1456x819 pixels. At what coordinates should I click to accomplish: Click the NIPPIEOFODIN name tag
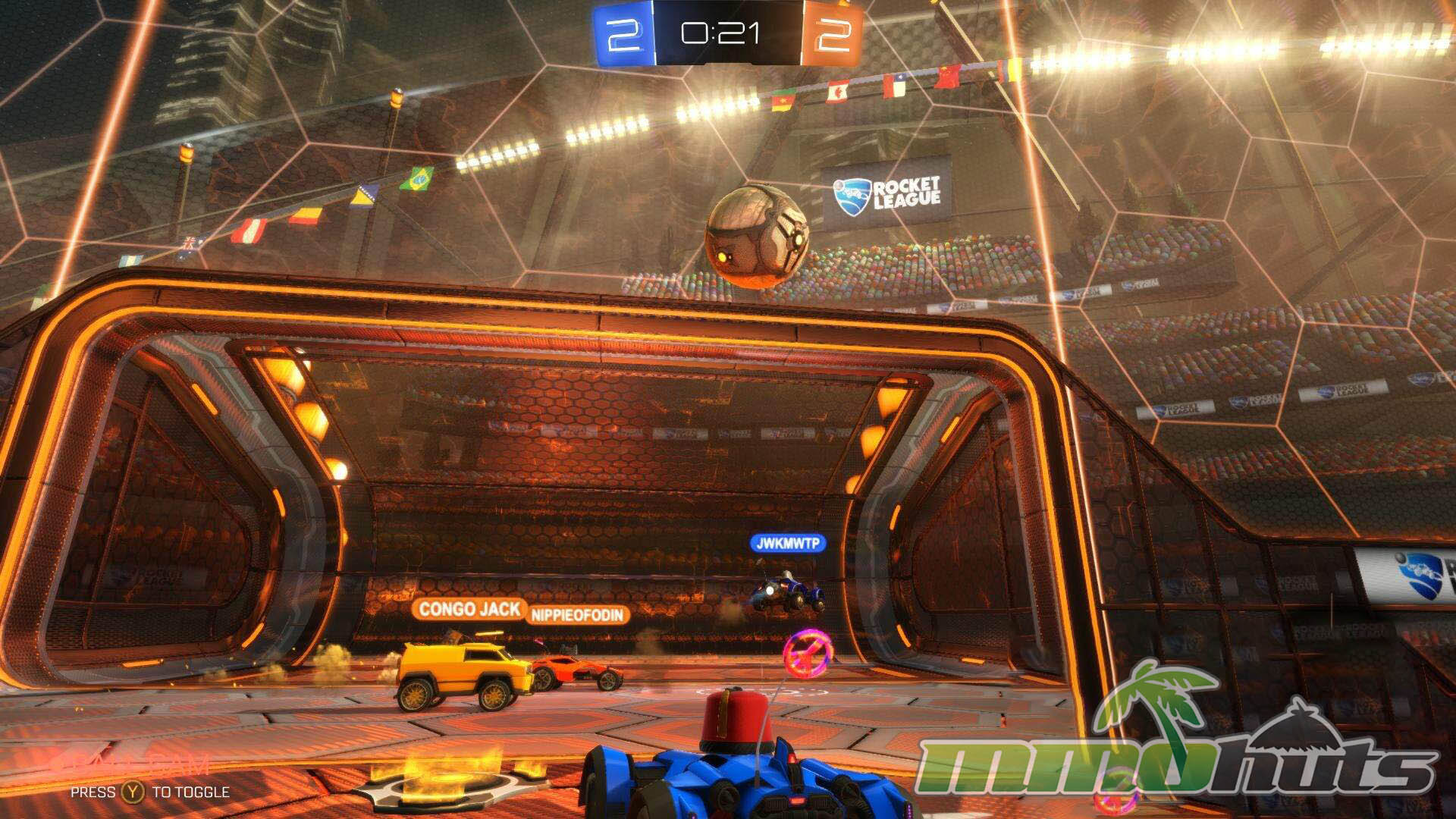[x=578, y=615]
